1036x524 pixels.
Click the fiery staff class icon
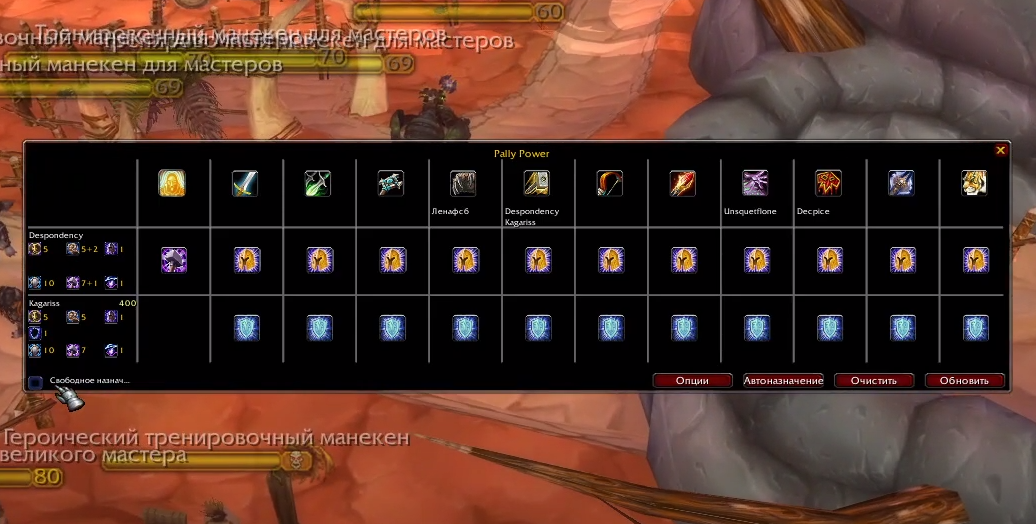coord(683,183)
